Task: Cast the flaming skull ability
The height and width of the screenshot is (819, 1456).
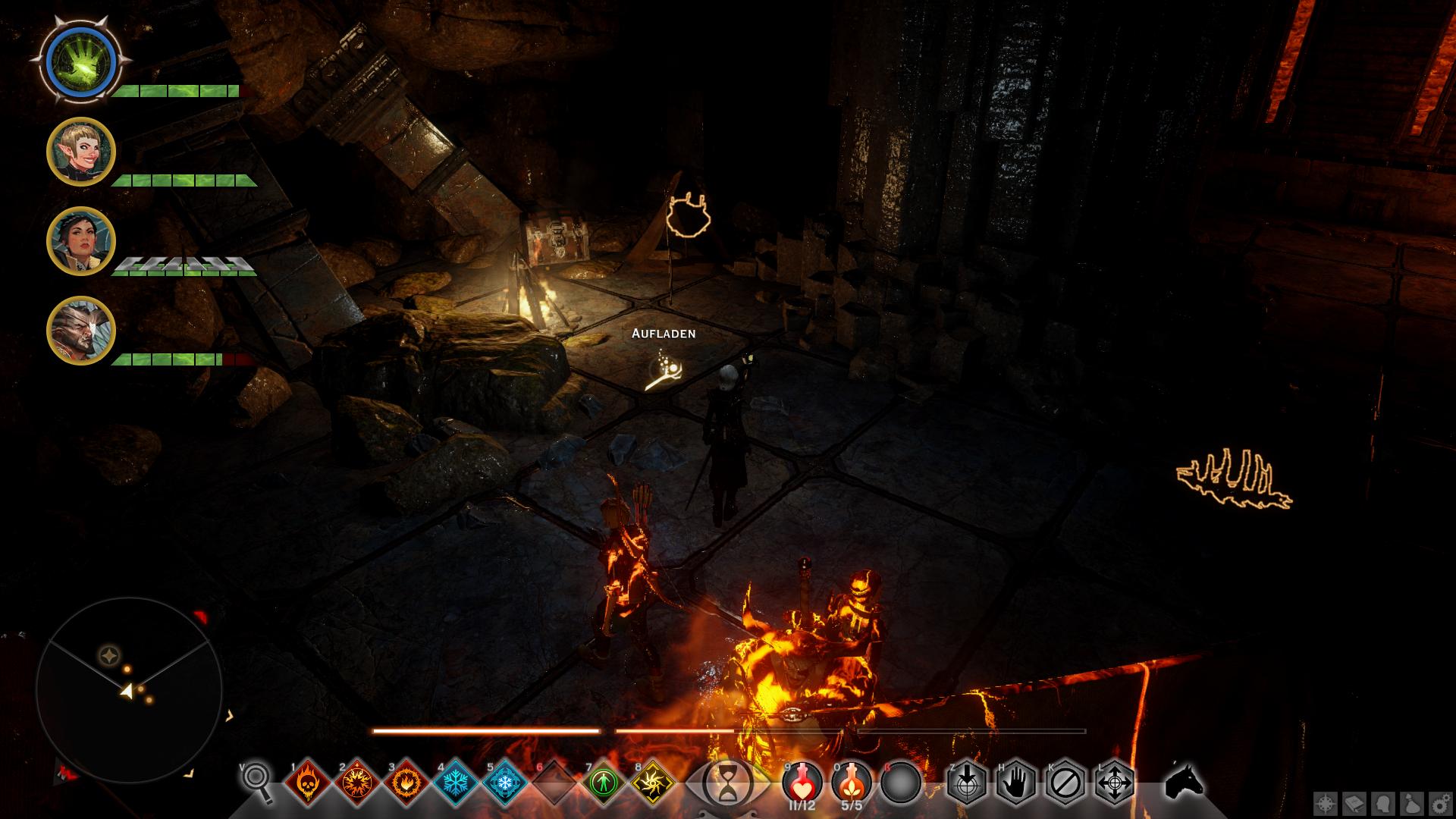Action: [308, 783]
